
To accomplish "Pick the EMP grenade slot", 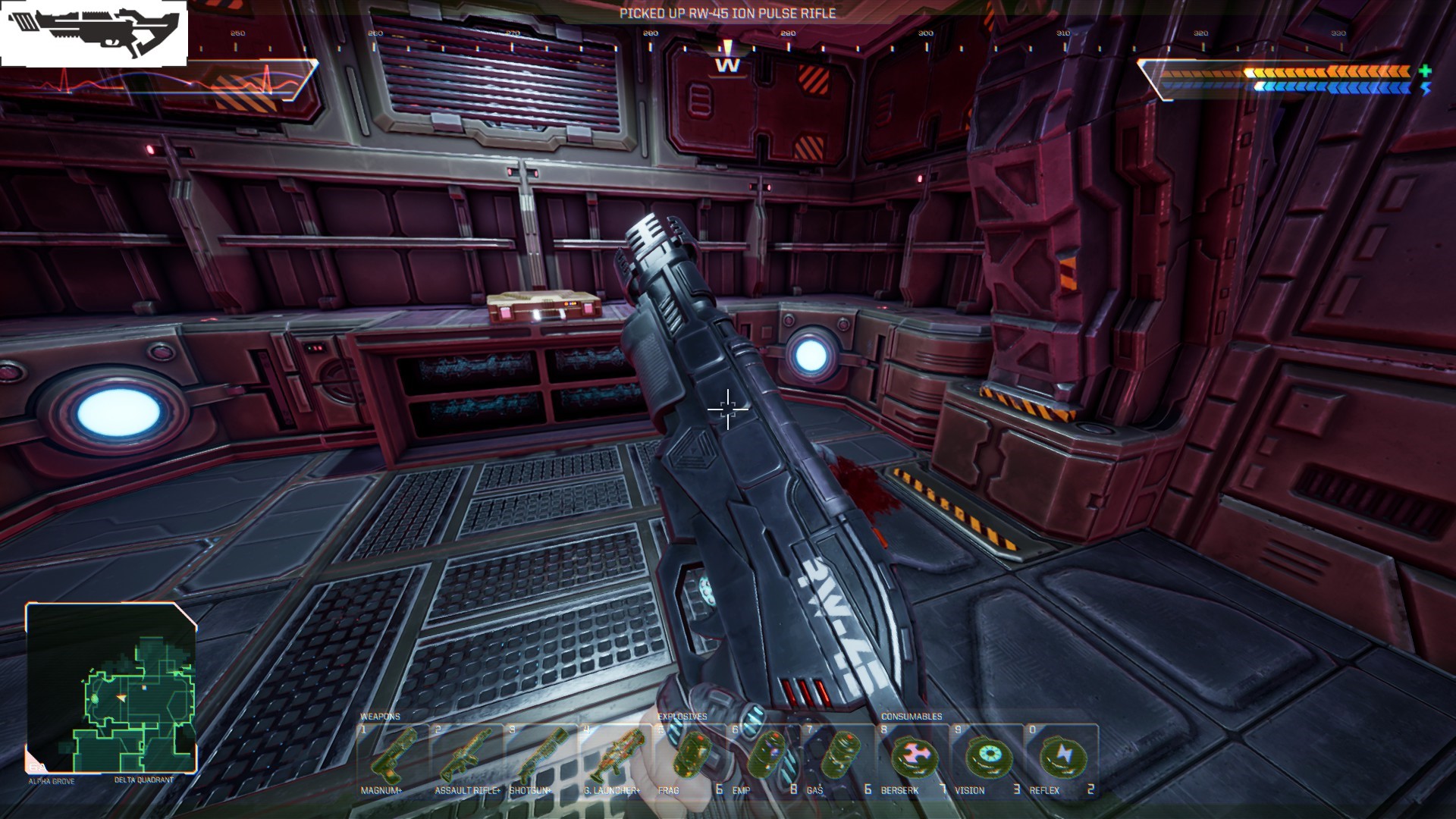I will tap(764, 758).
